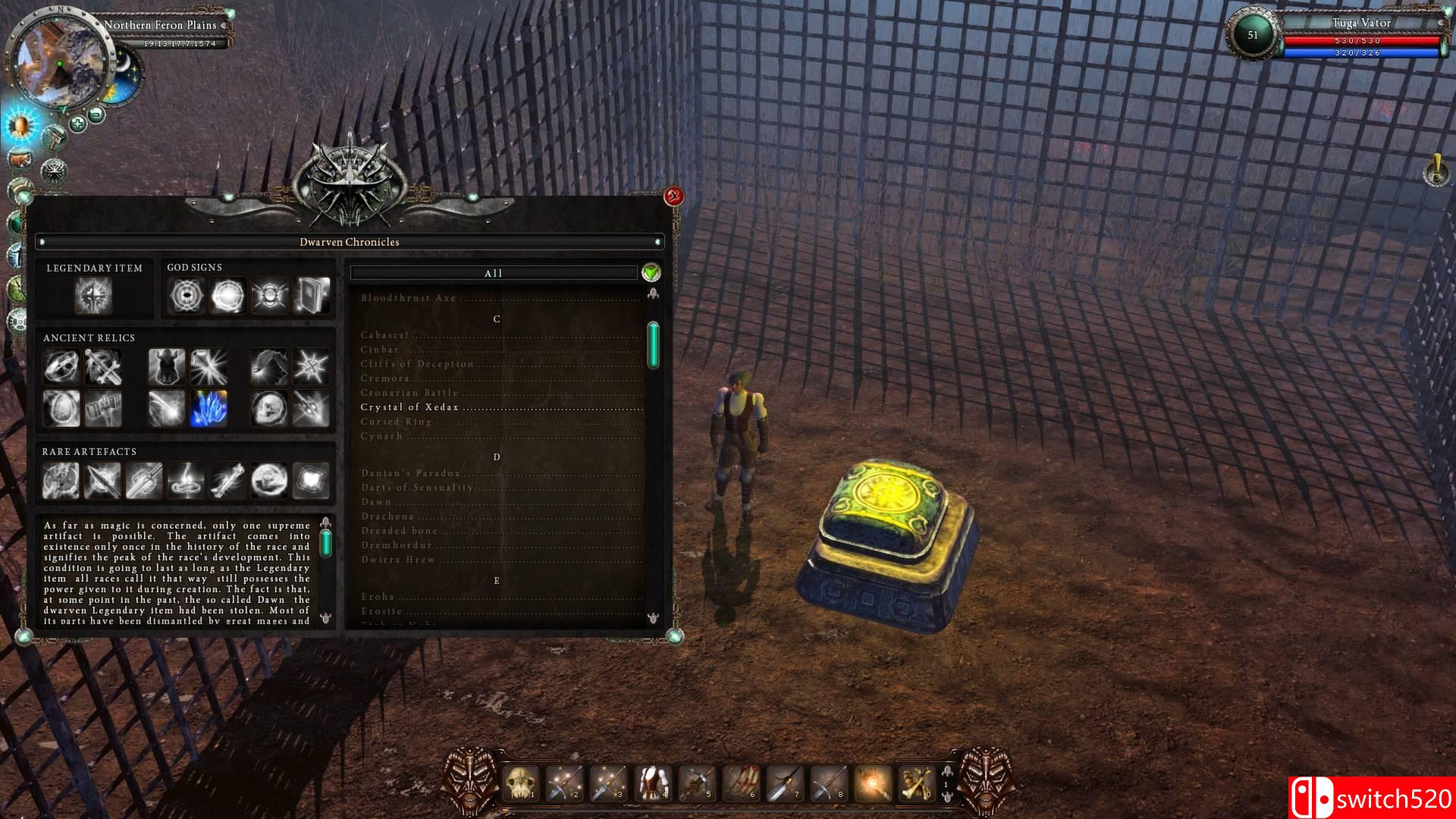This screenshot has width=1456, height=819.
Task: Close the Dwarven Chronicles window
Action: tap(673, 197)
